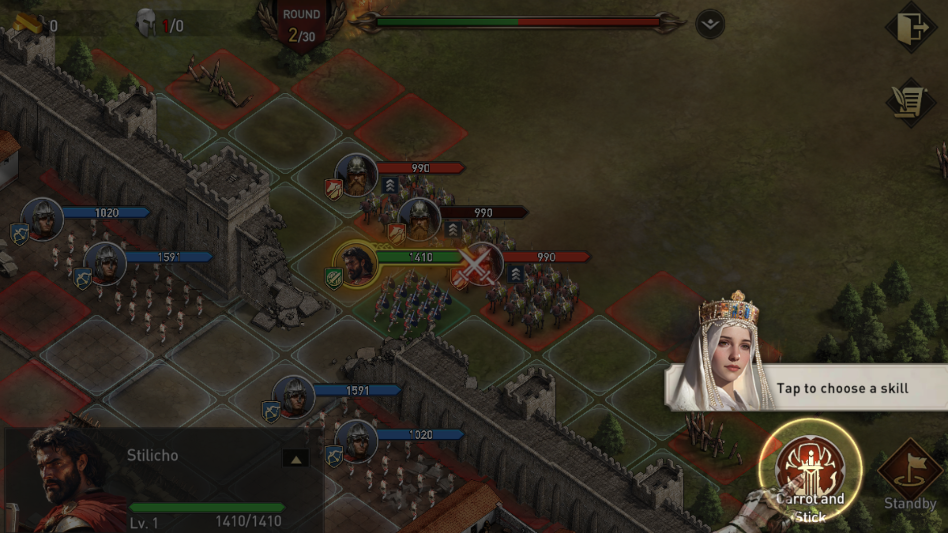Viewport: 948px width, 533px height.
Task: Expand the chevron dropdown beside the strength bar
Action: click(x=710, y=23)
